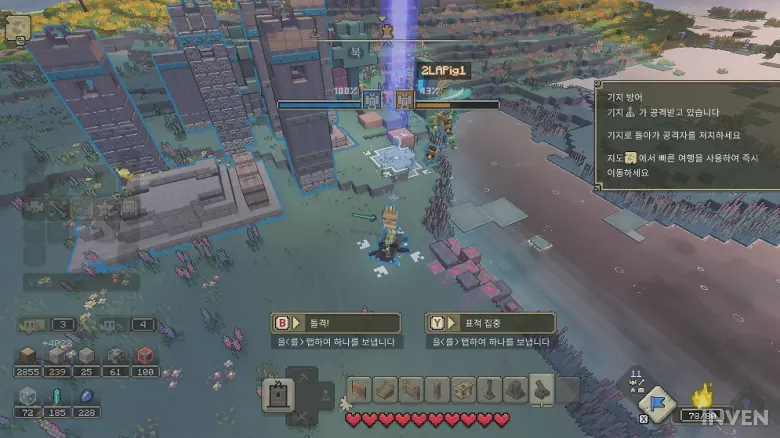Pick the gate structure in the build hotbar
Image resolution: width=780 pixels, height=438 pixels.
pos(412,390)
